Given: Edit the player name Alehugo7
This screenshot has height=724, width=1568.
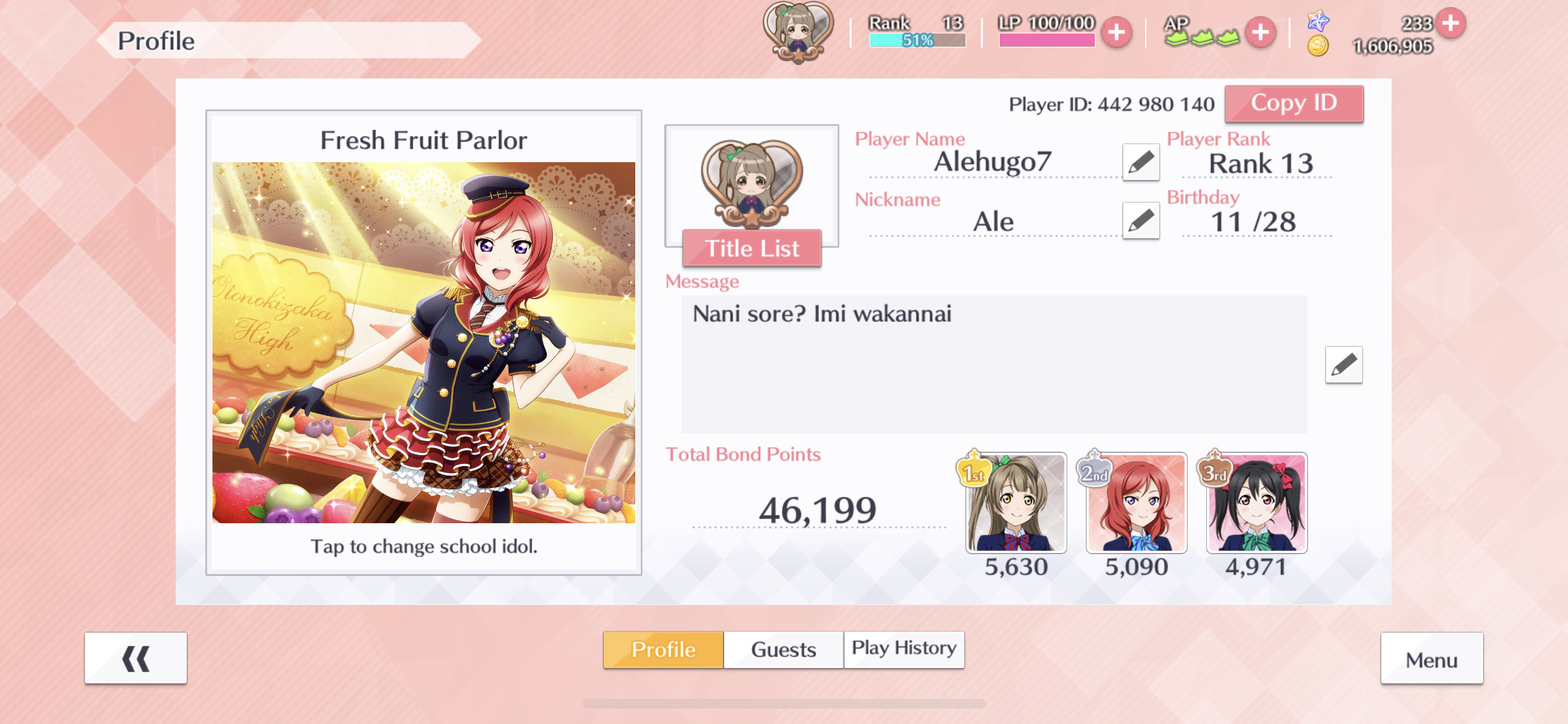Looking at the screenshot, I should point(1141,162).
